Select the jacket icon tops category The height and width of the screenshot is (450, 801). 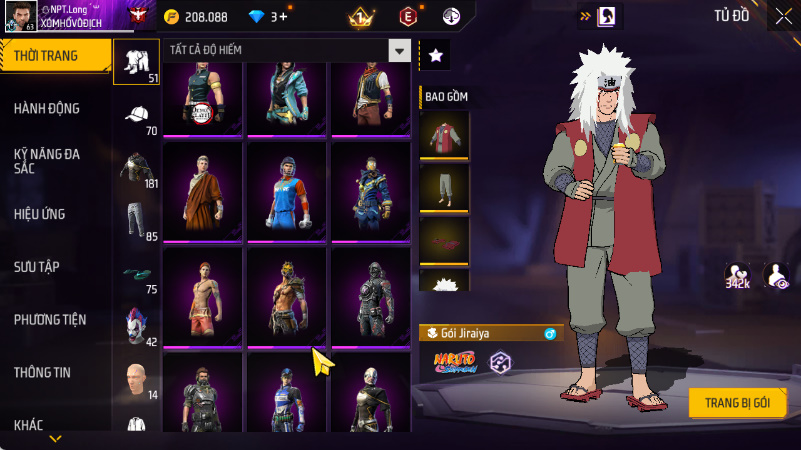click(136, 167)
